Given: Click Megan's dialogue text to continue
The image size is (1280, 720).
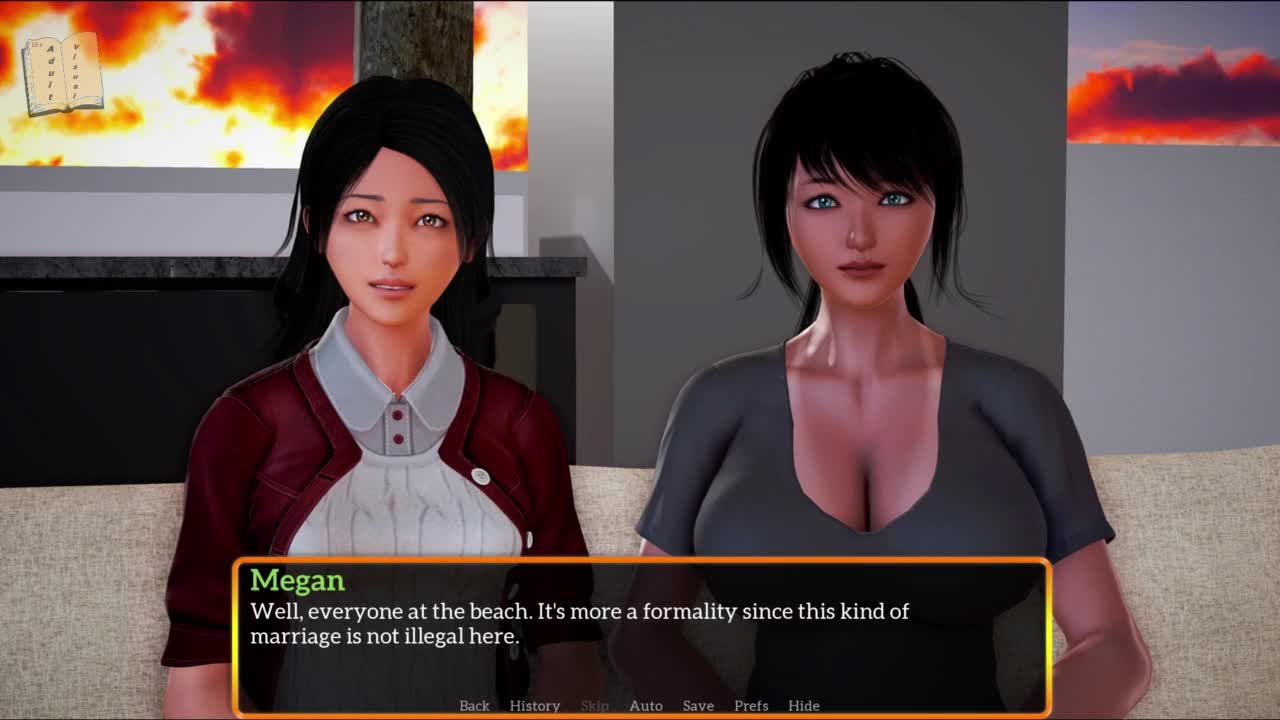Looking at the screenshot, I should tap(579, 623).
